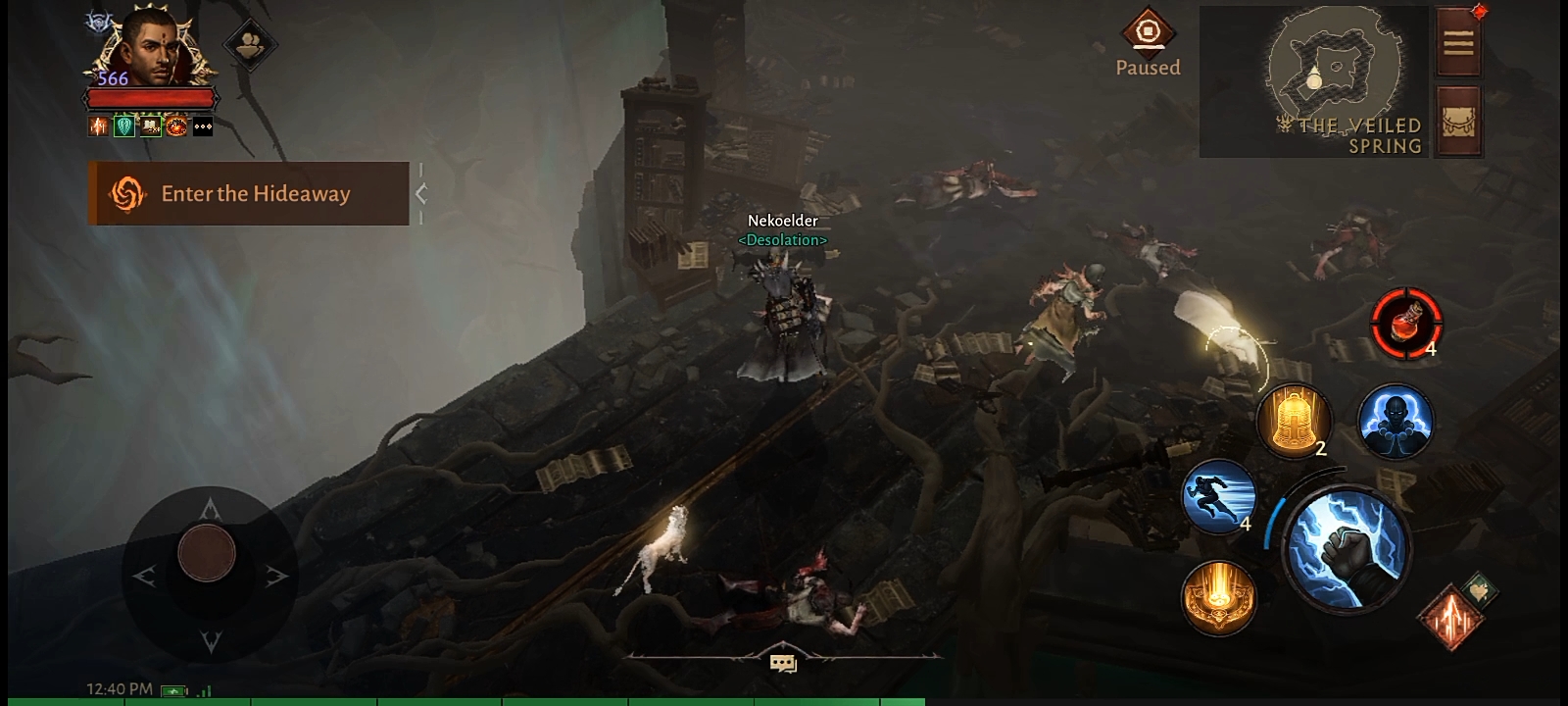1568x706 pixels.
Task: Select the Enter the Hideaway quest tracker
Action: (x=249, y=194)
